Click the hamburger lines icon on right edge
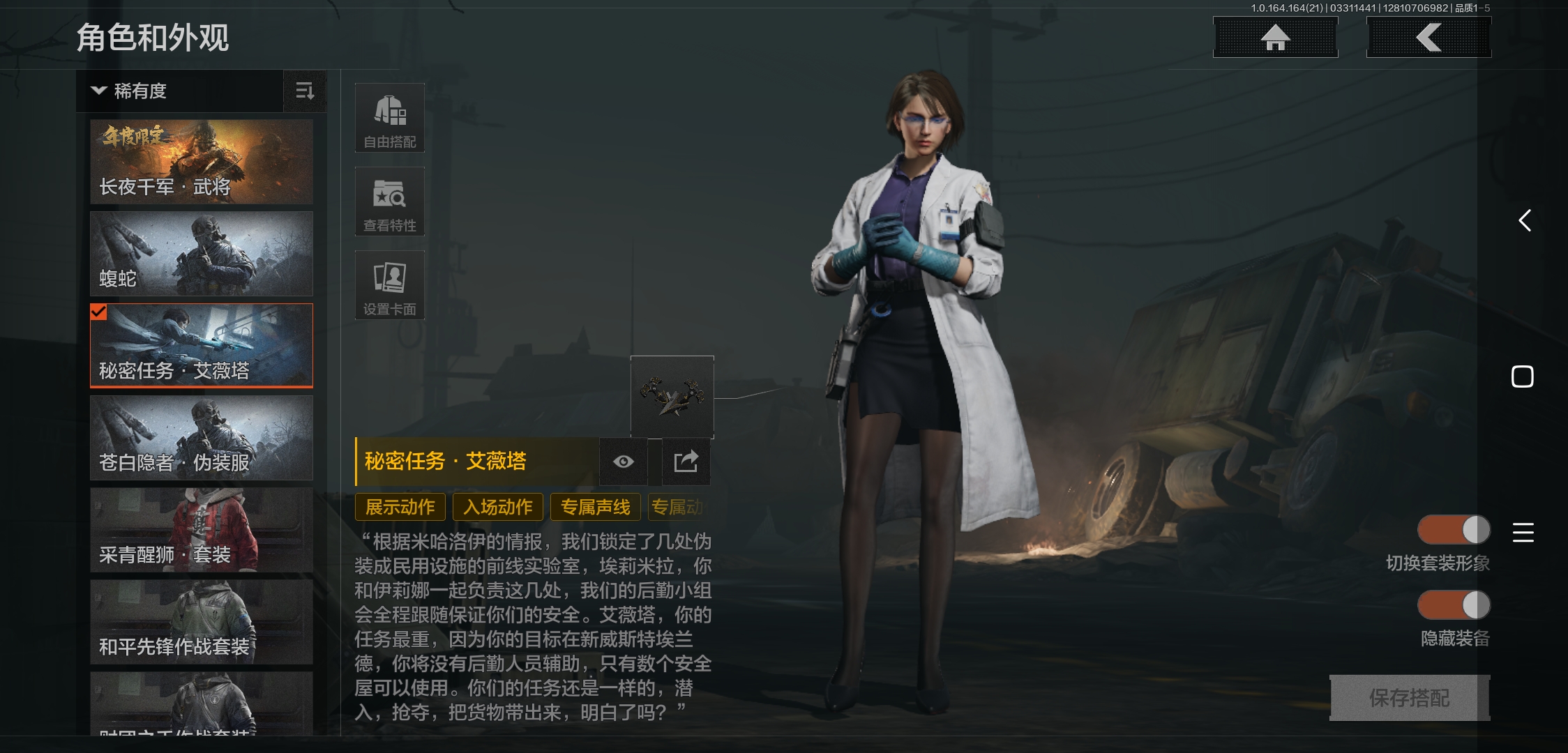This screenshot has height=753, width=1568. click(1523, 532)
